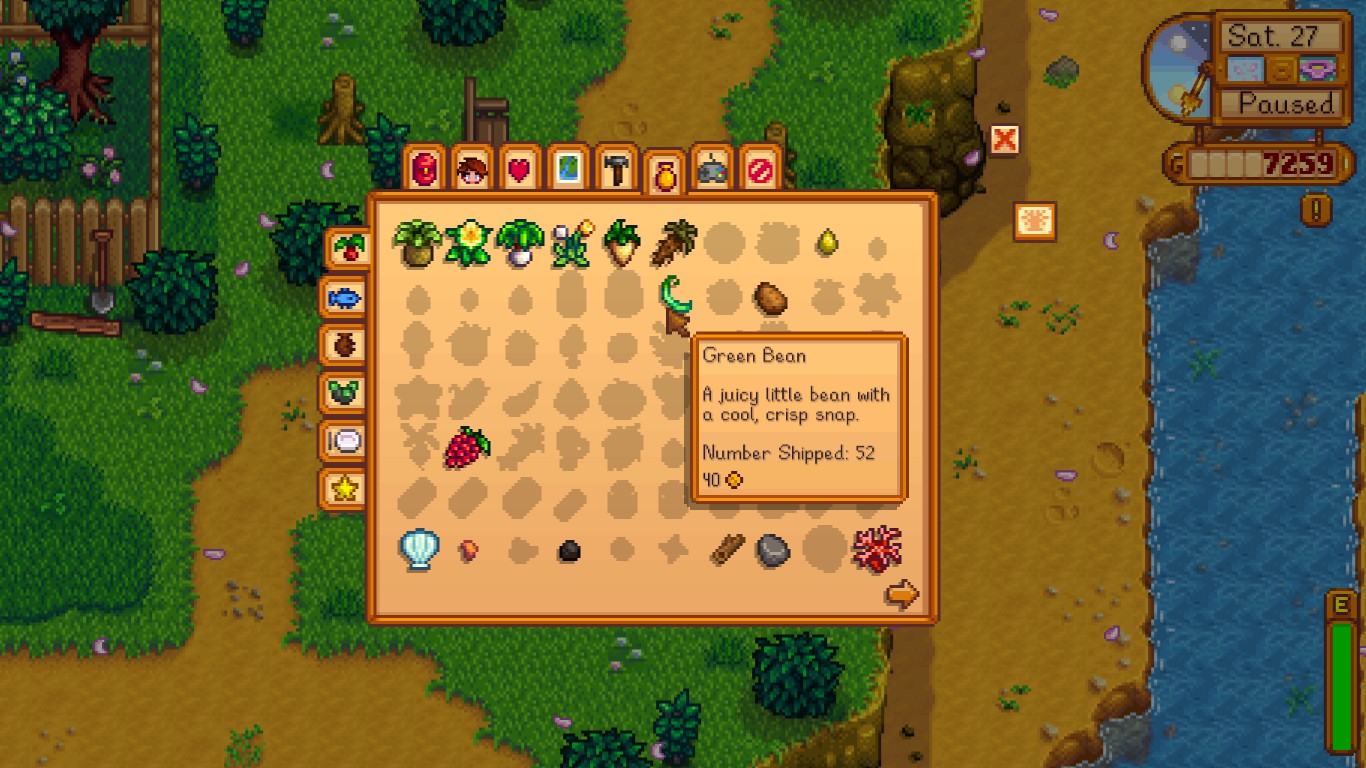Image resolution: width=1366 pixels, height=768 pixels.
Task: Open the journal exclamation mark icon
Action: click(1316, 209)
